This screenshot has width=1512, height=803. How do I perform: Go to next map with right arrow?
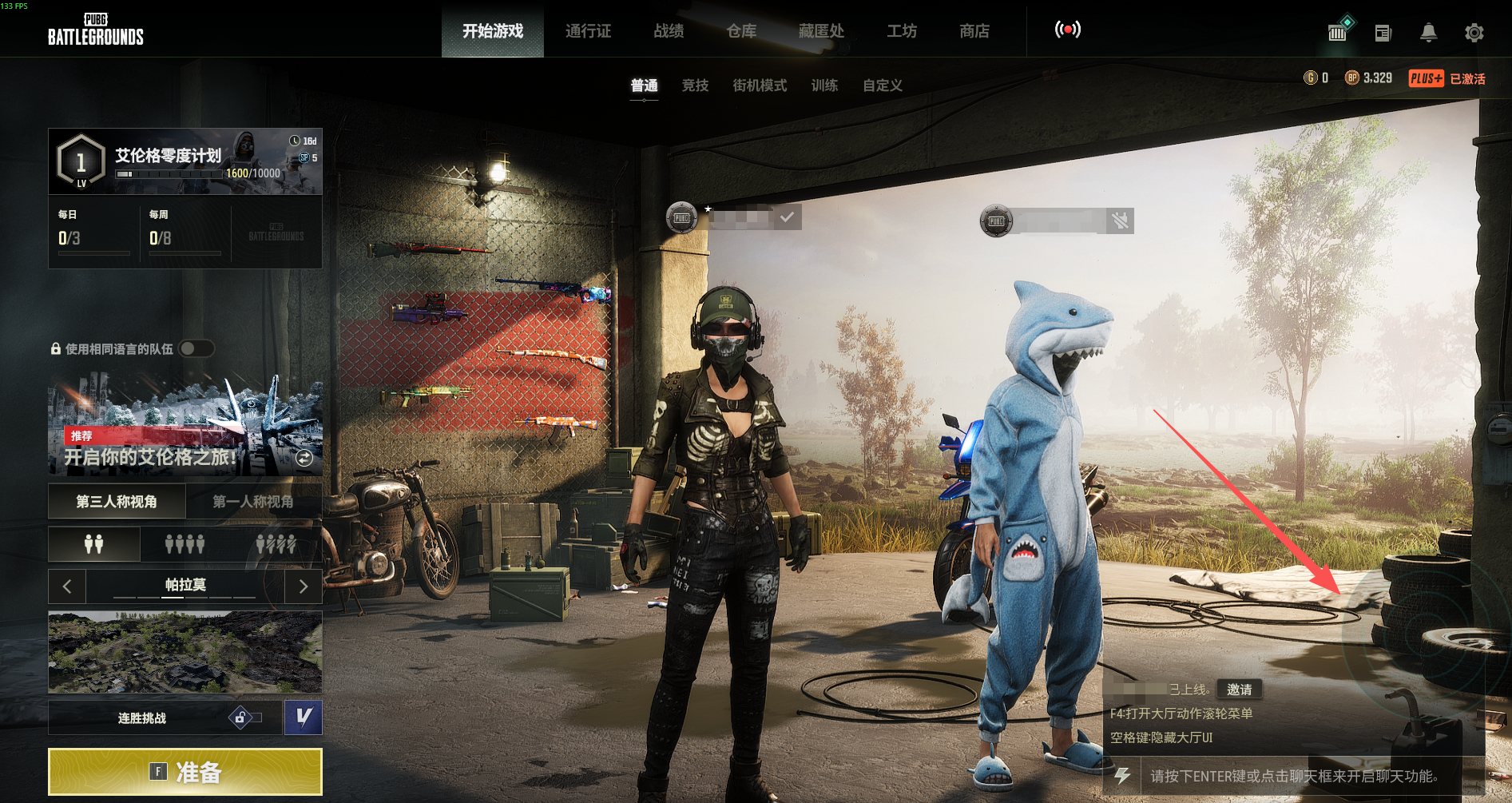304,586
